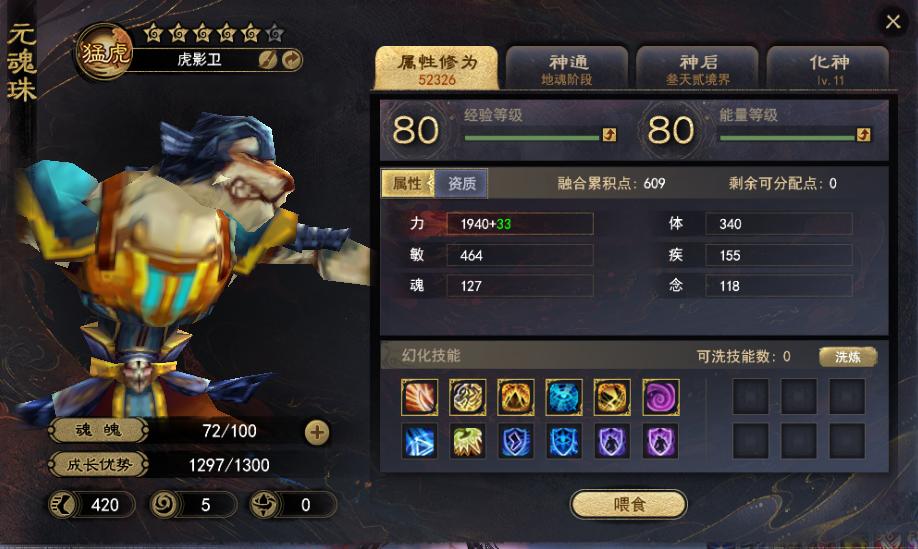Click the 经验等级 bar arrow button
The width and height of the screenshot is (918, 549).
pos(609,135)
